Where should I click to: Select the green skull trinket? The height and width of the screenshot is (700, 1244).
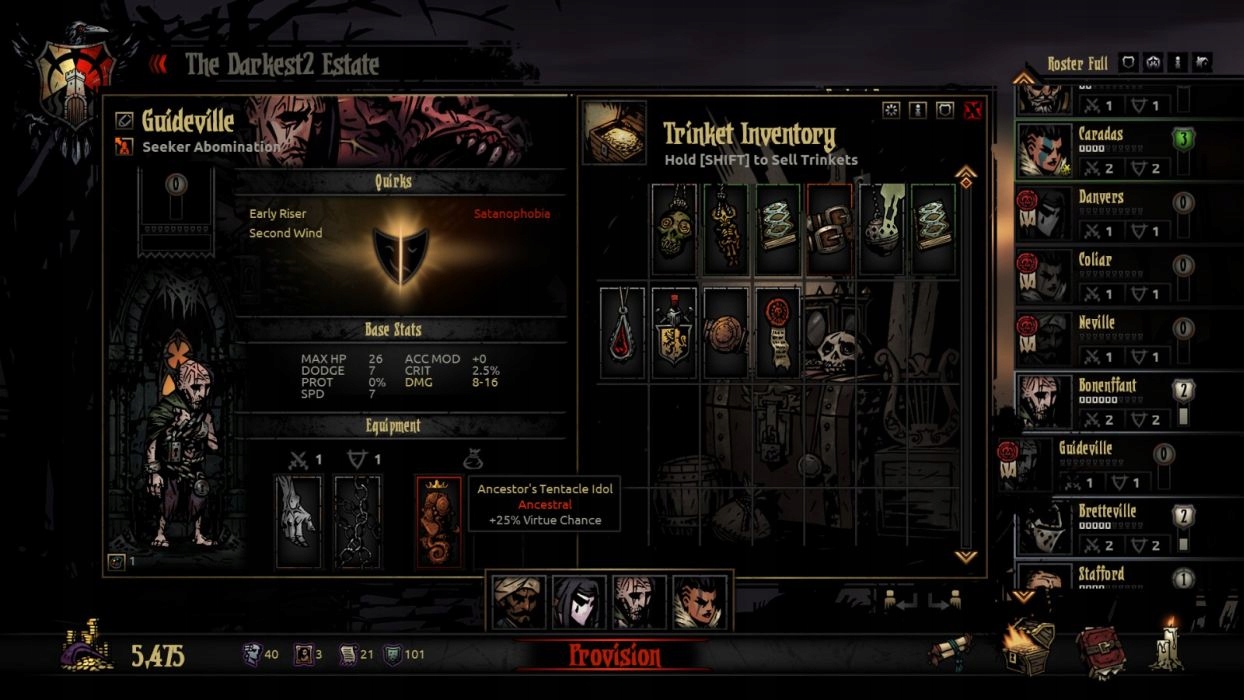(x=674, y=230)
